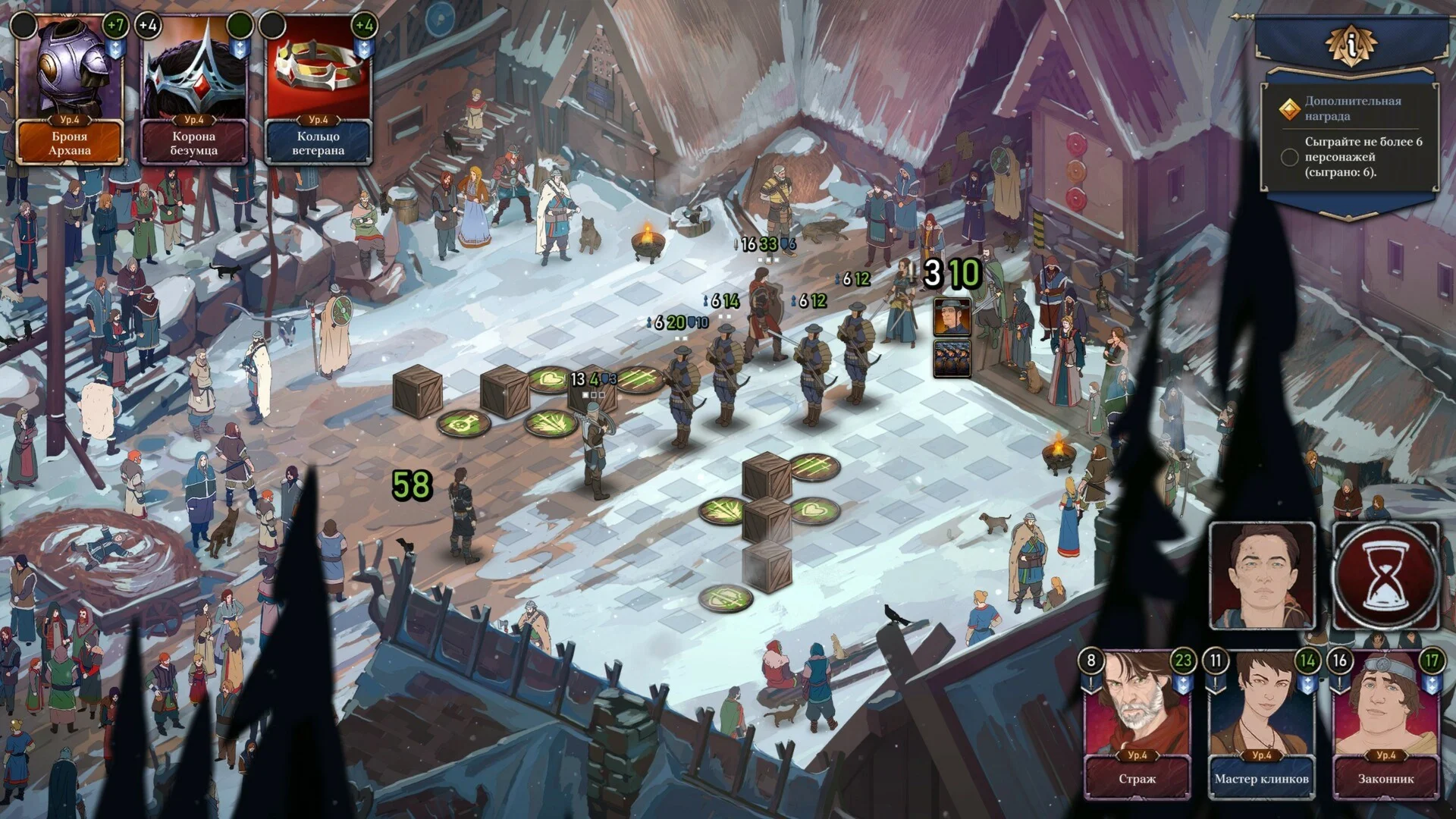Viewport: 1456px width, 819px height.
Task: Select the Мастер клинков card
Action: 1261,724
